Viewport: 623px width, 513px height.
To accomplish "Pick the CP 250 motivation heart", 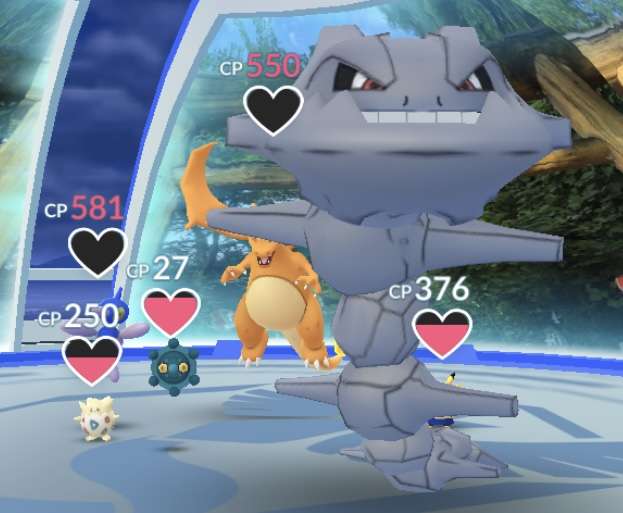I will [92, 360].
